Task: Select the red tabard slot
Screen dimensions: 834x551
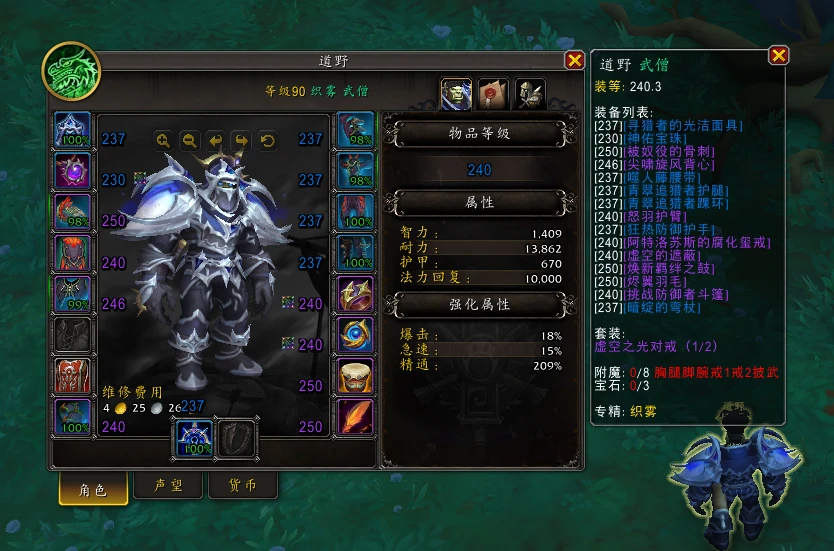Action: [72, 377]
